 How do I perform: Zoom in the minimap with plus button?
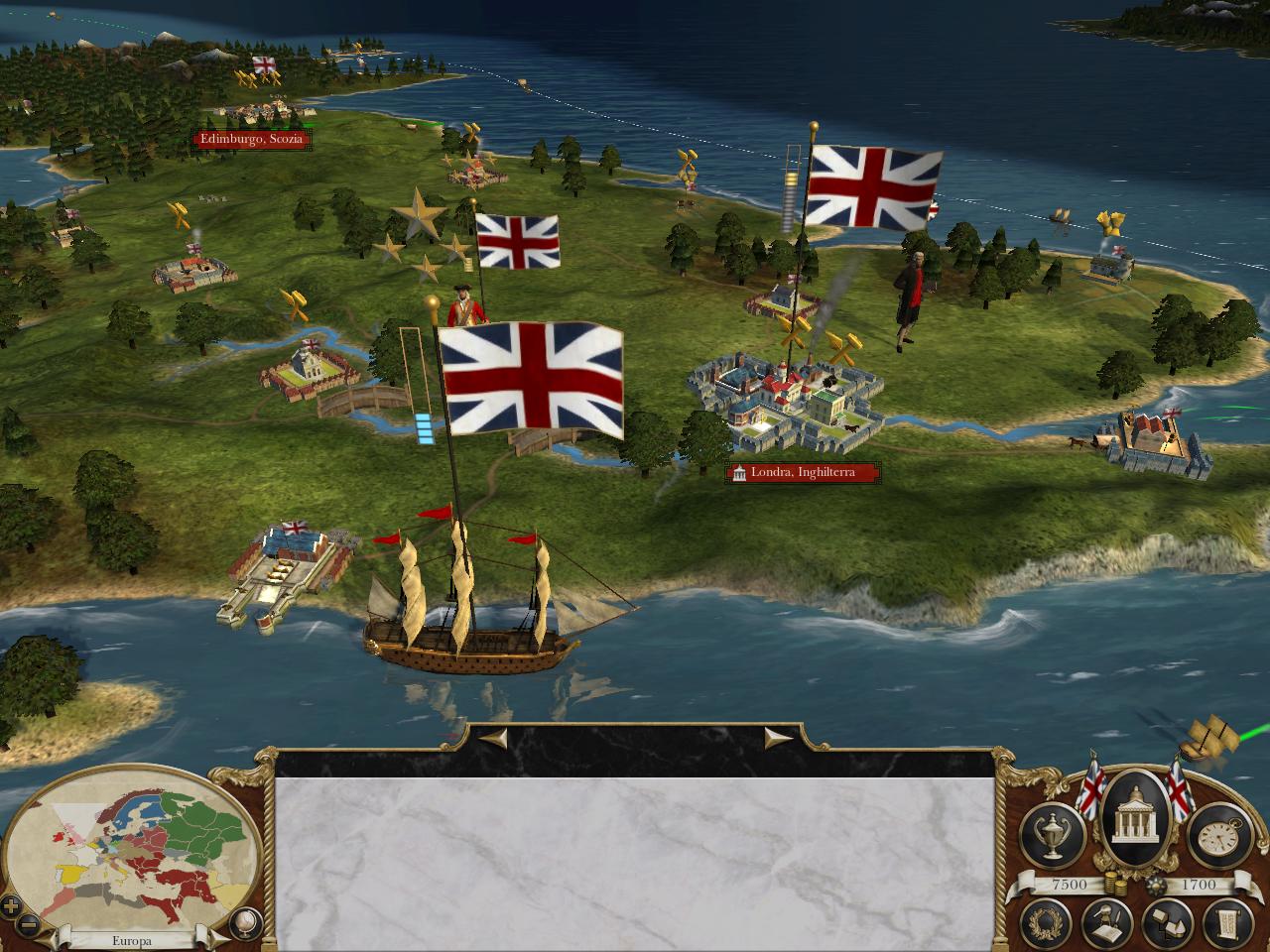pyautogui.click(x=11, y=905)
